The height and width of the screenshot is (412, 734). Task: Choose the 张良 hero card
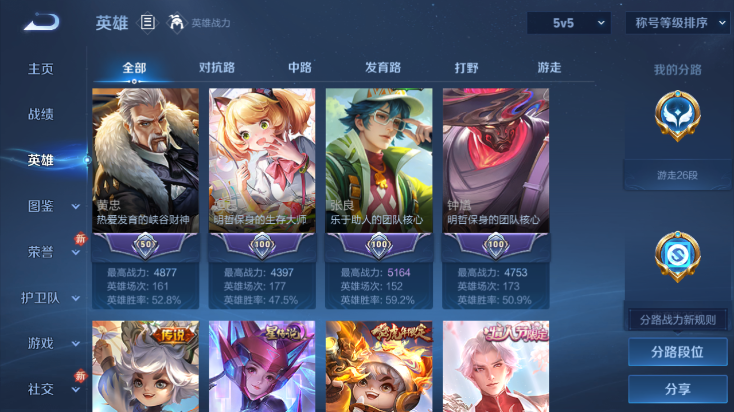pos(378,170)
